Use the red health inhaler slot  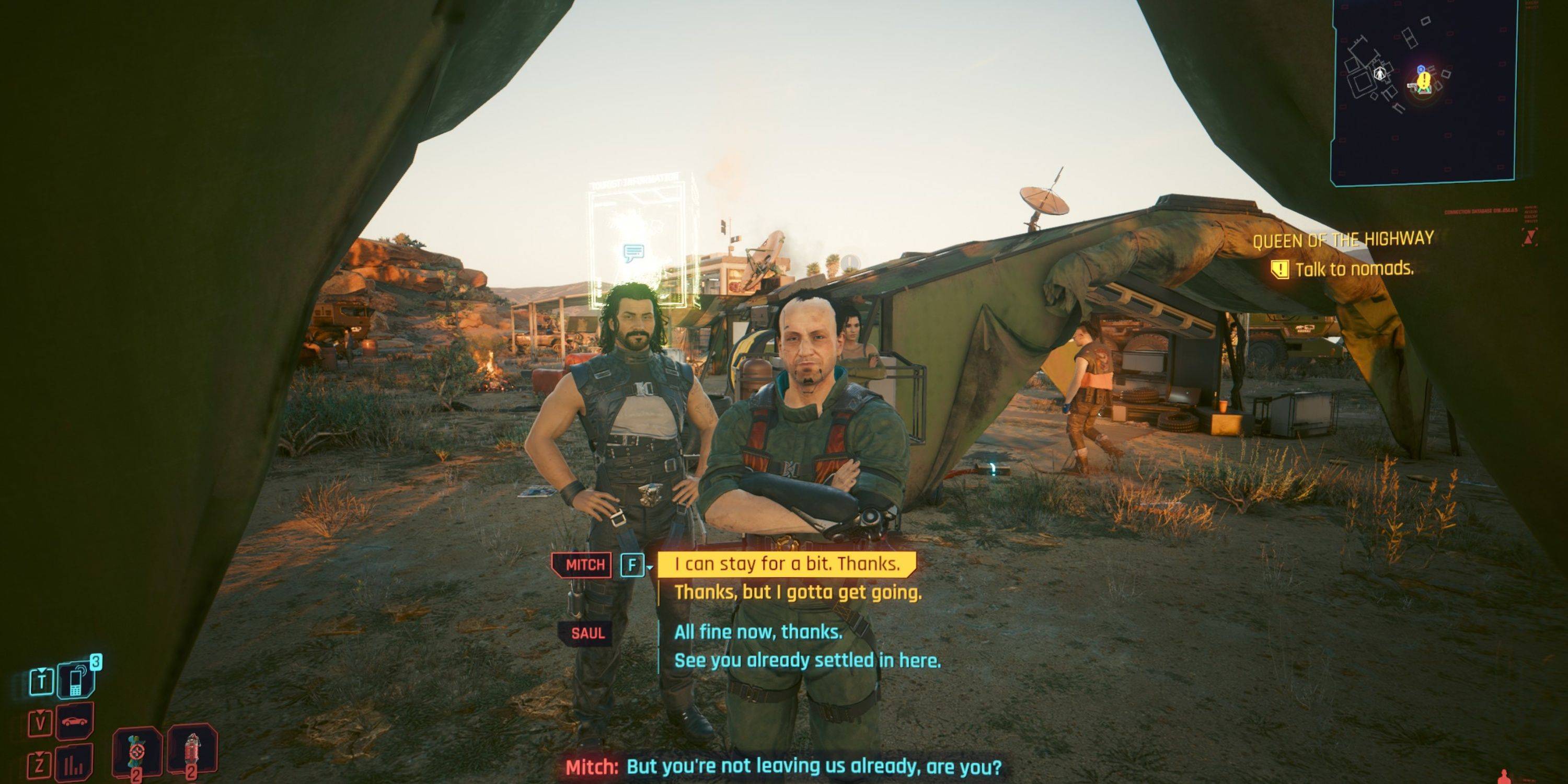[x=192, y=752]
